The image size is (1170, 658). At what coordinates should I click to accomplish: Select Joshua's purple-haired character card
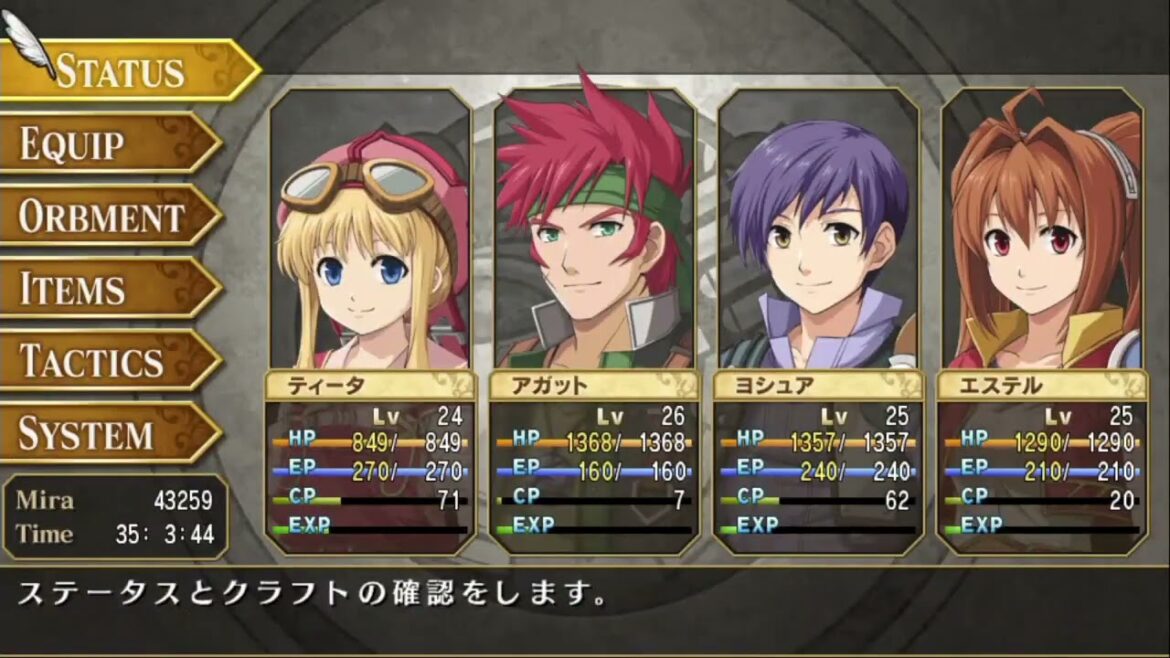[x=818, y=320]
